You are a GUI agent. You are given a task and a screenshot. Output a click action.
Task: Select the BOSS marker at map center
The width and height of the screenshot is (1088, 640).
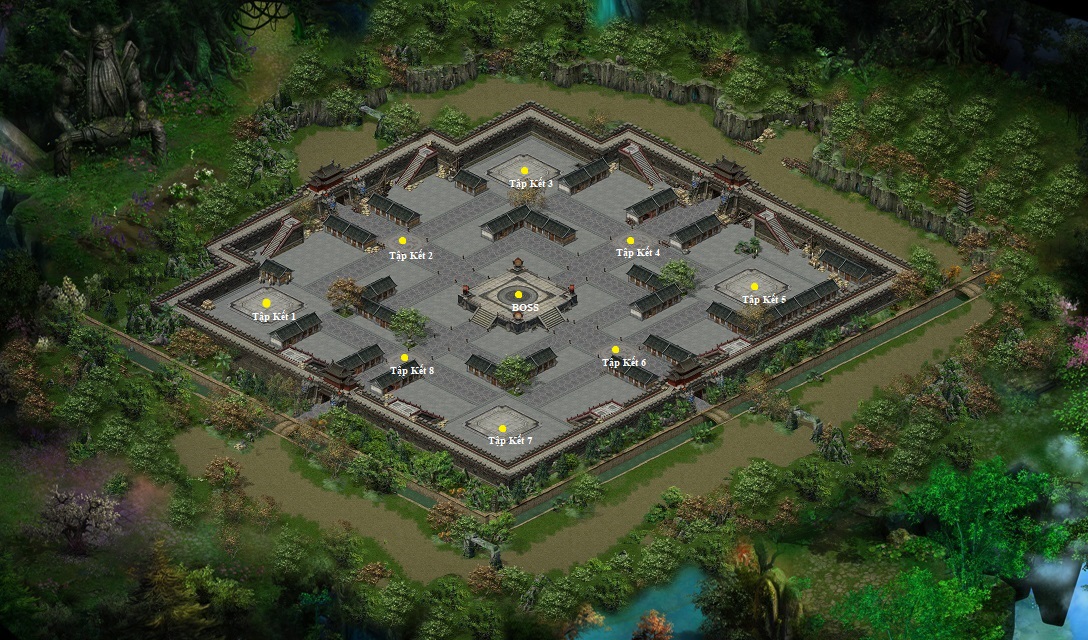518,295
